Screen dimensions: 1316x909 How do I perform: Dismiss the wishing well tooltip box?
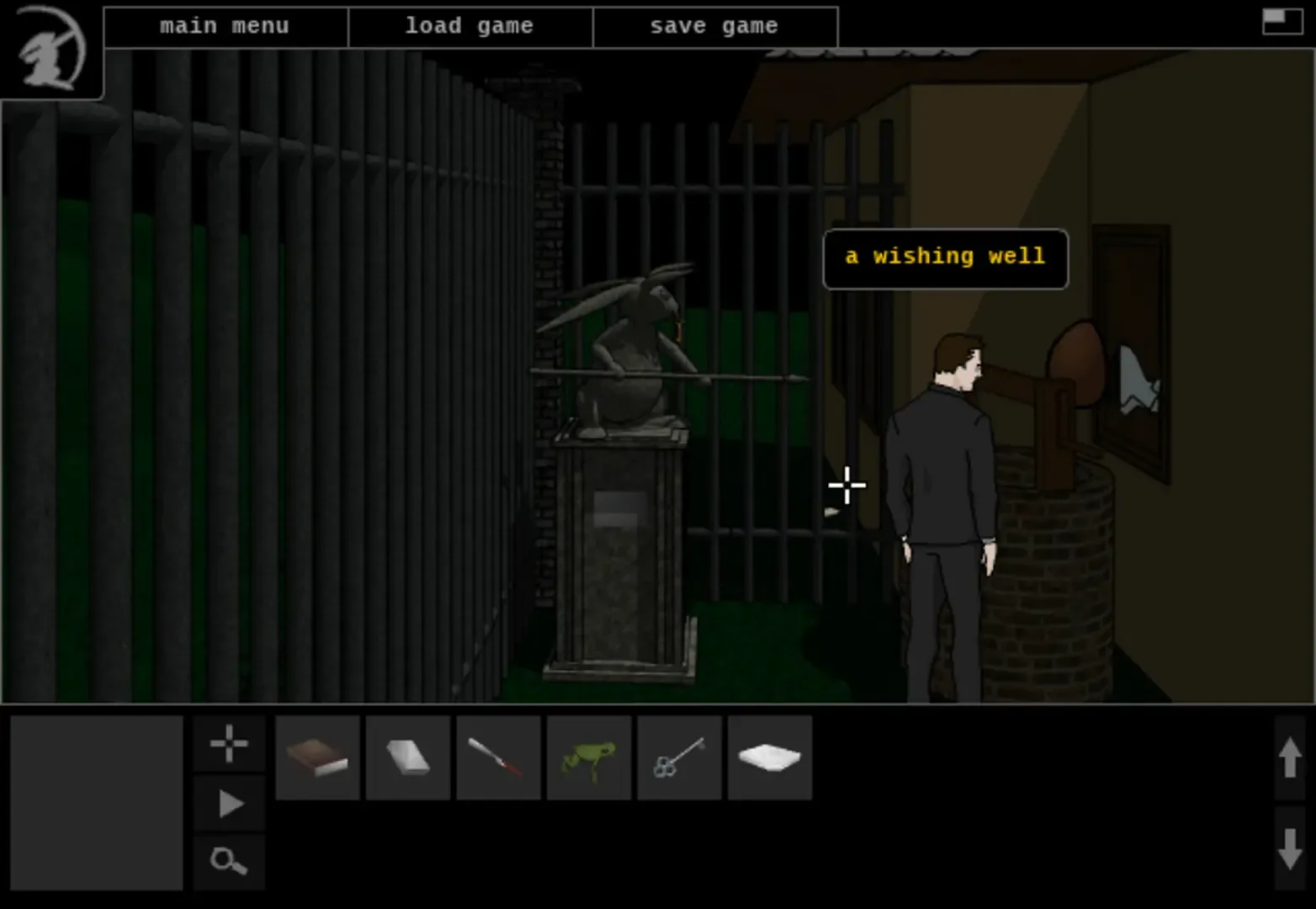pyautogui.click(x=945, y=258)
